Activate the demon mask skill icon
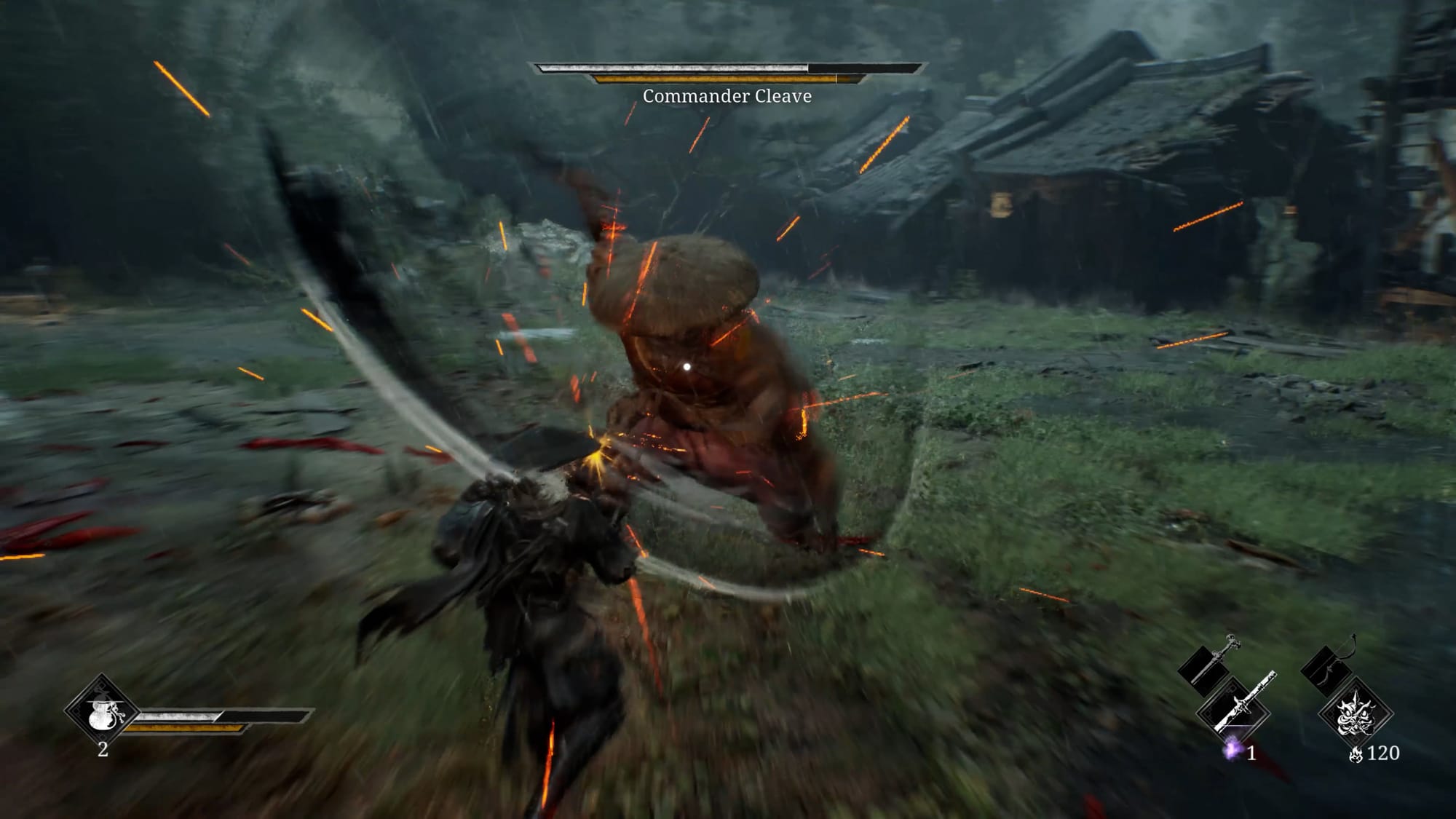The height and width of the screenshot is (819, 1456). coord(1357,713)
